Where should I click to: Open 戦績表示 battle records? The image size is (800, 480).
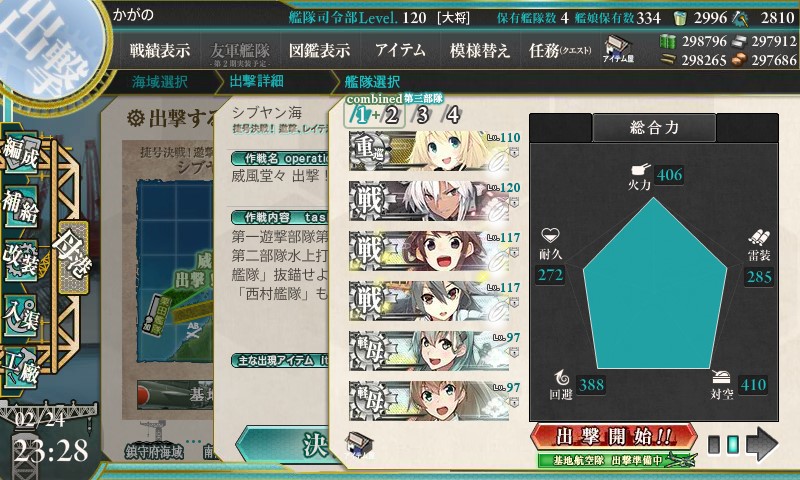(x=160, y=51)
